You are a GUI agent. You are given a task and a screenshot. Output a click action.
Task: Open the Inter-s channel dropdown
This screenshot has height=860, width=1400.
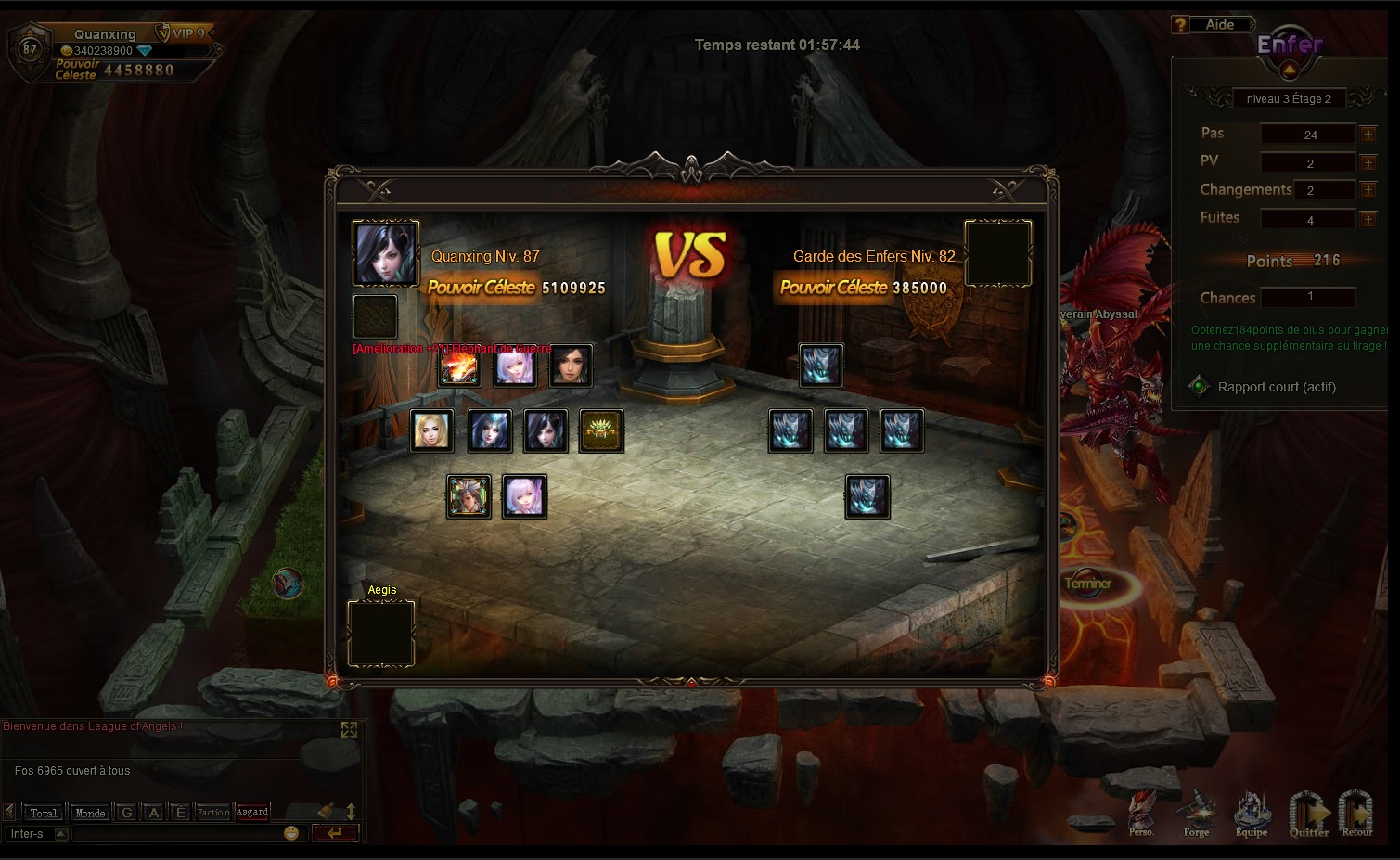pyautogui.click(x=61, y=833)
